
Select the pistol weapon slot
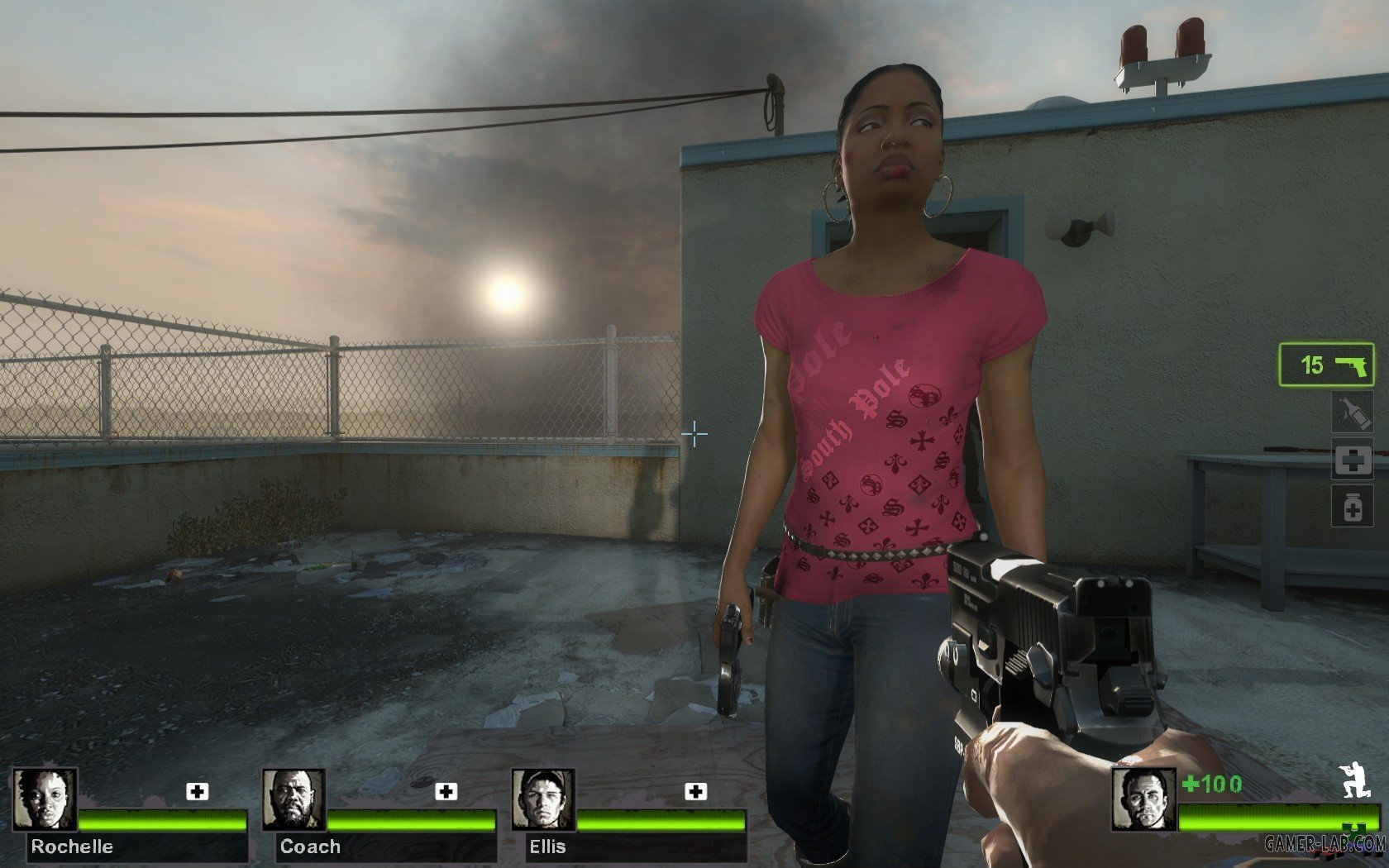tap(1327, 365)
